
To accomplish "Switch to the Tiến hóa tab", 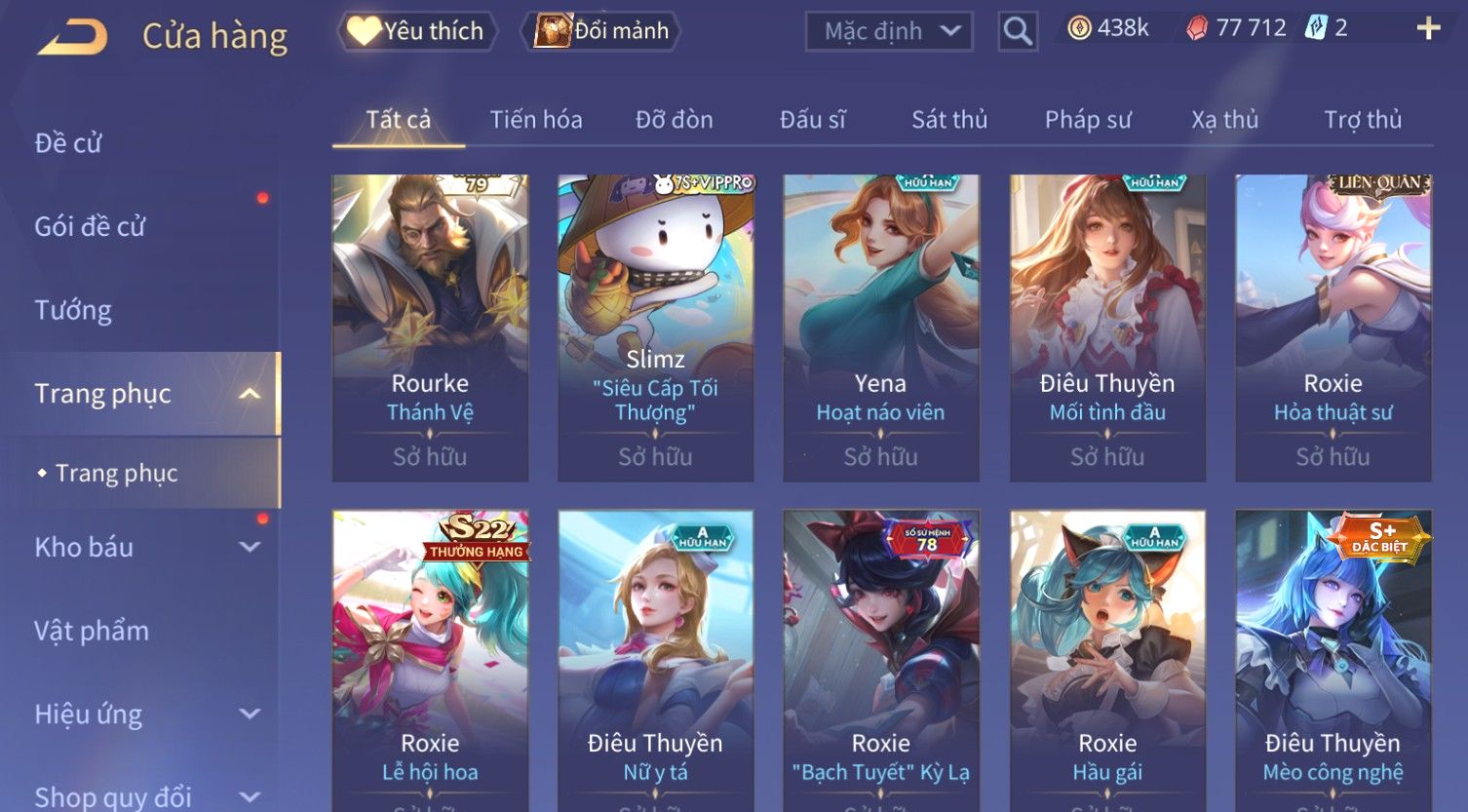I will click(x=535, y=120).
